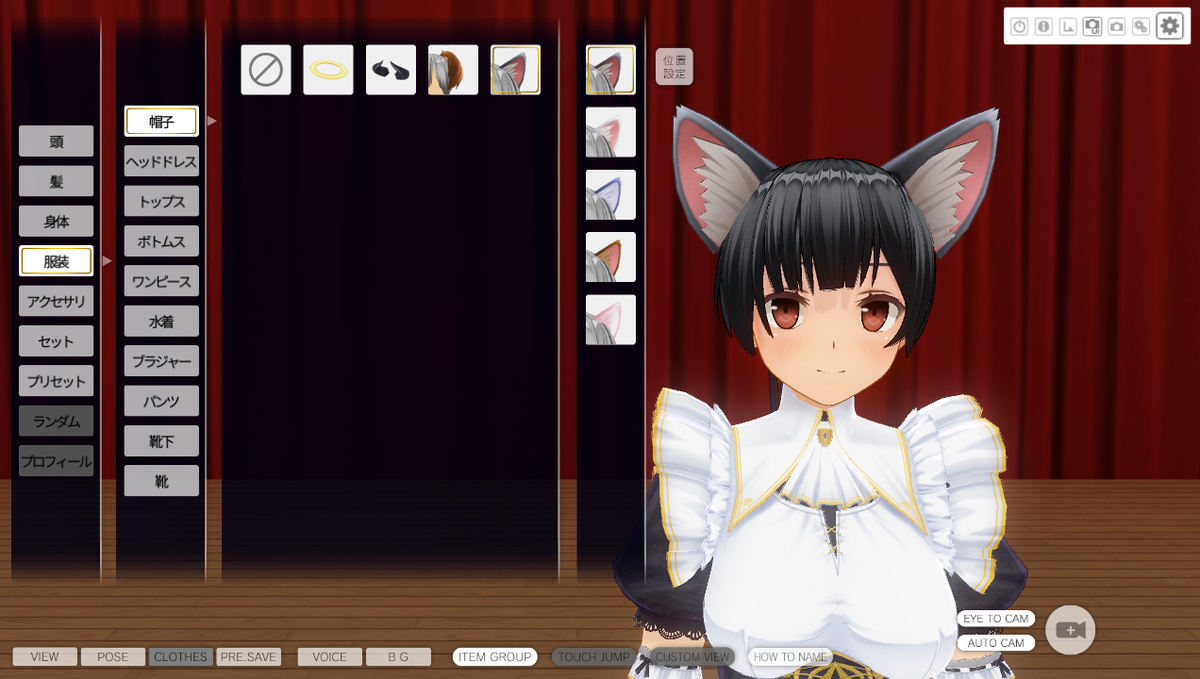Switch to the 身体 (body) category
The height and width of the screenshot is (679, 1200).
click(x=56, y=221)
